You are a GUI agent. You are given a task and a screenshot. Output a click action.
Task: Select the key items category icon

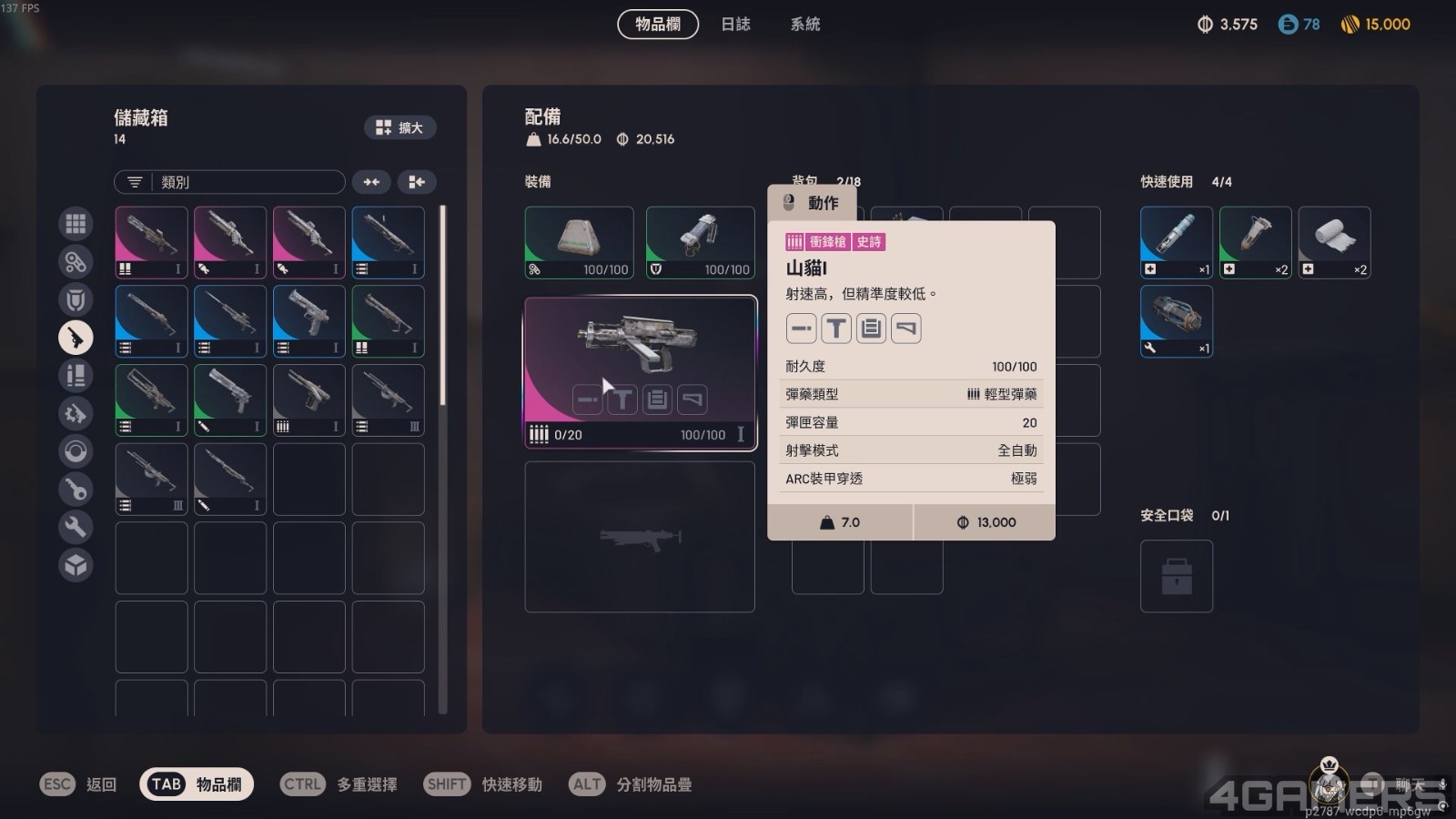click(x=76, y=489)
